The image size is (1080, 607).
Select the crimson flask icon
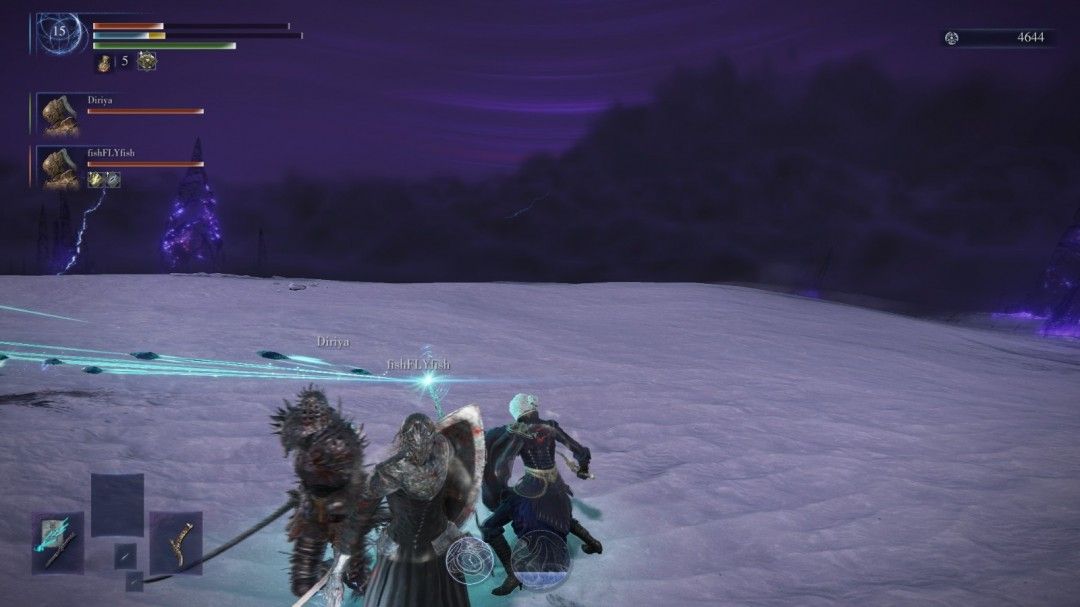104,62
